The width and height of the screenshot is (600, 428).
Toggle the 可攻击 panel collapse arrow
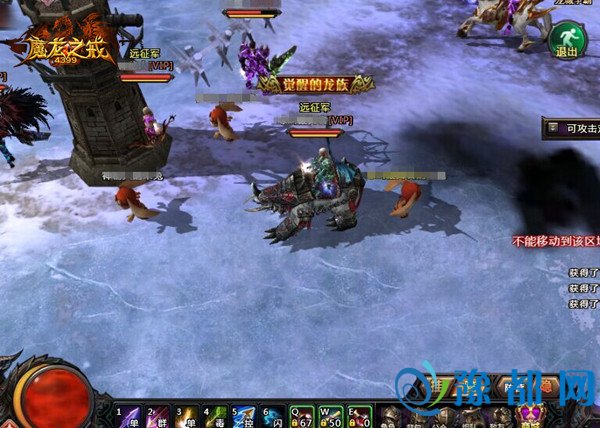[554, 127]
